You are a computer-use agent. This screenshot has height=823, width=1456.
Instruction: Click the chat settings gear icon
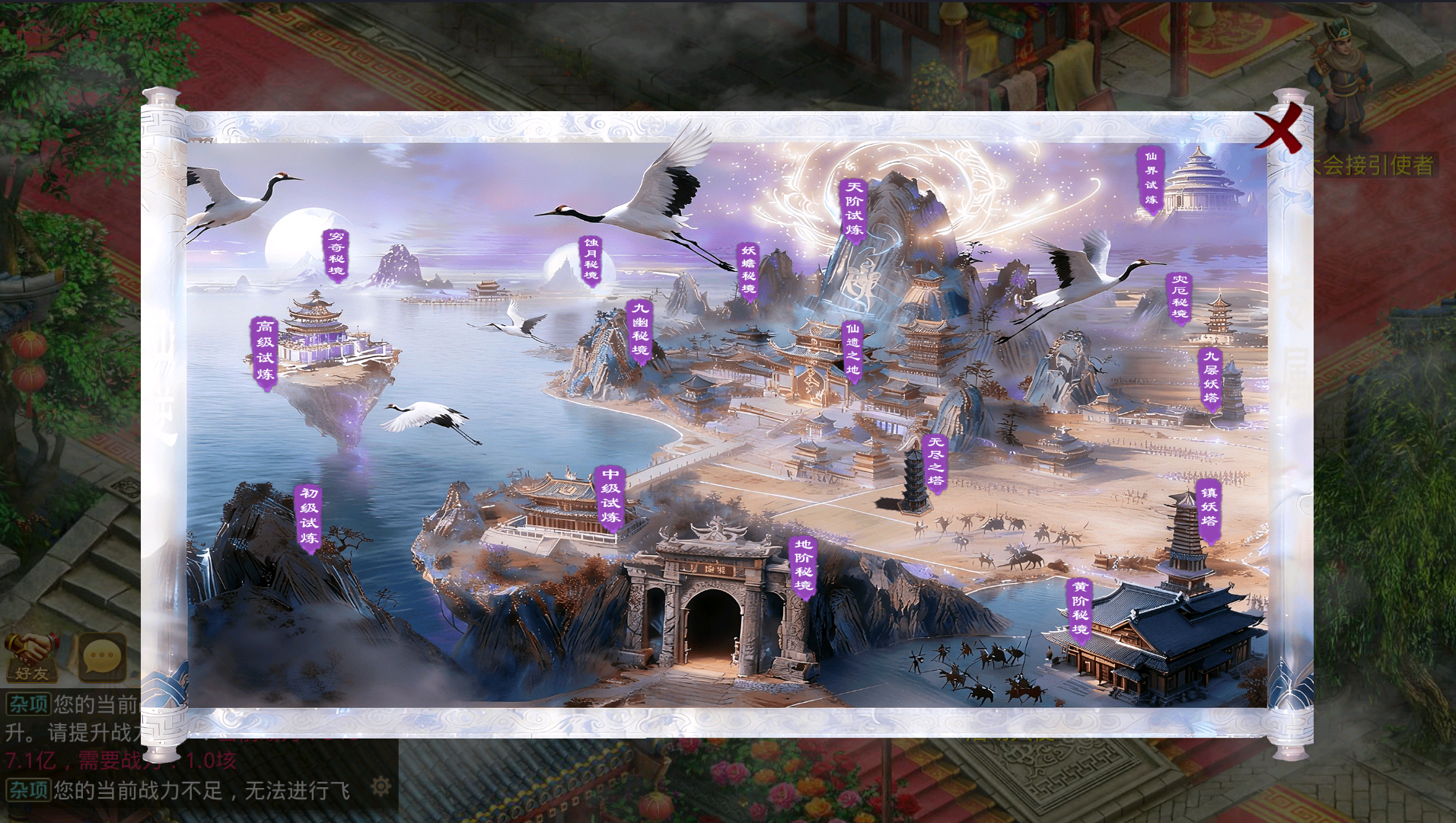[381, 786]
